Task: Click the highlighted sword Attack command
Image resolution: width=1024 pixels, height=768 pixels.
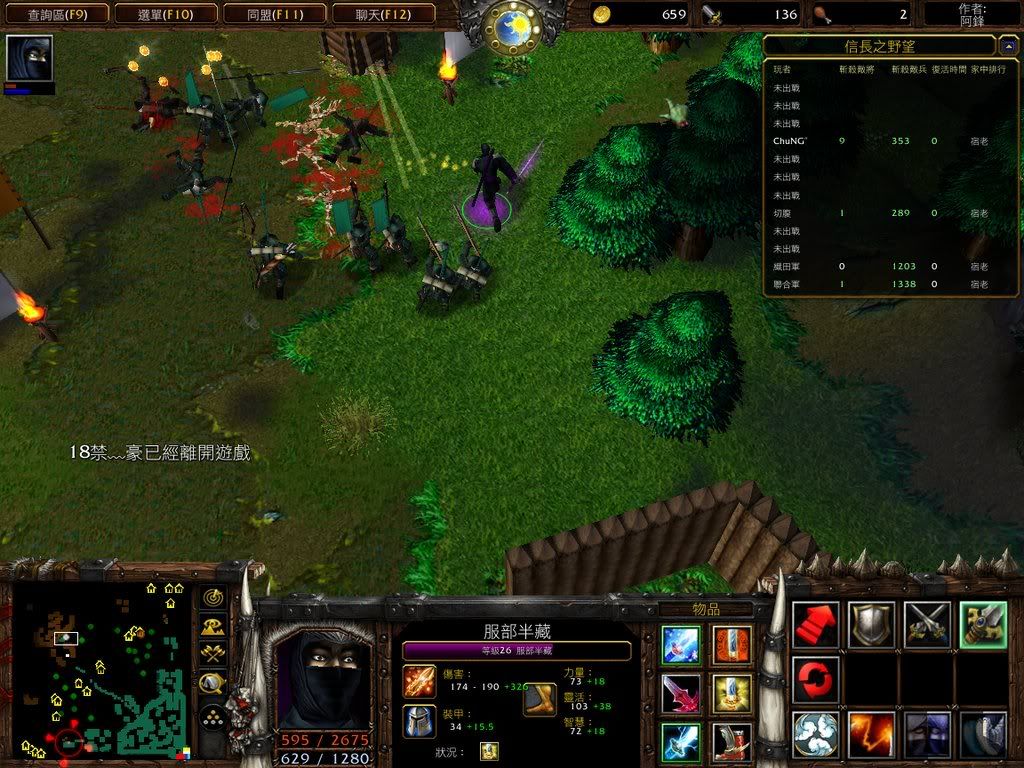Action: 983,625
